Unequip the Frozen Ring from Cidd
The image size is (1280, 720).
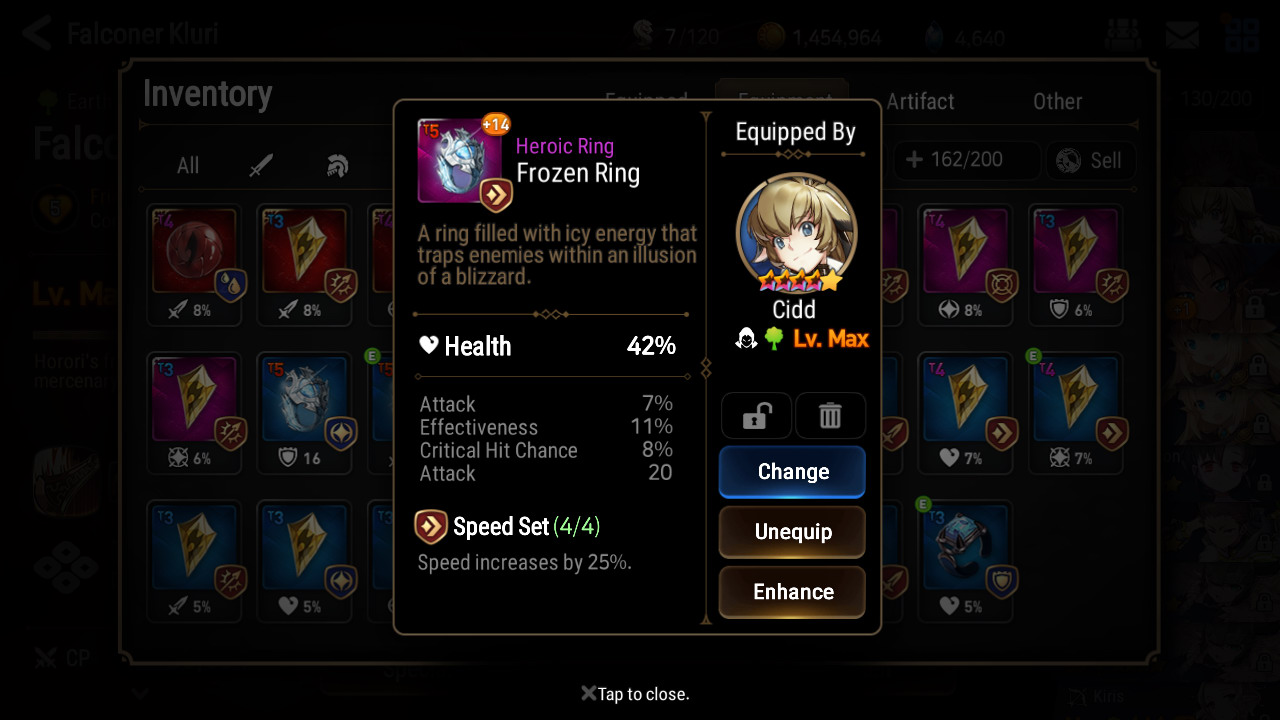coord(792,531)
